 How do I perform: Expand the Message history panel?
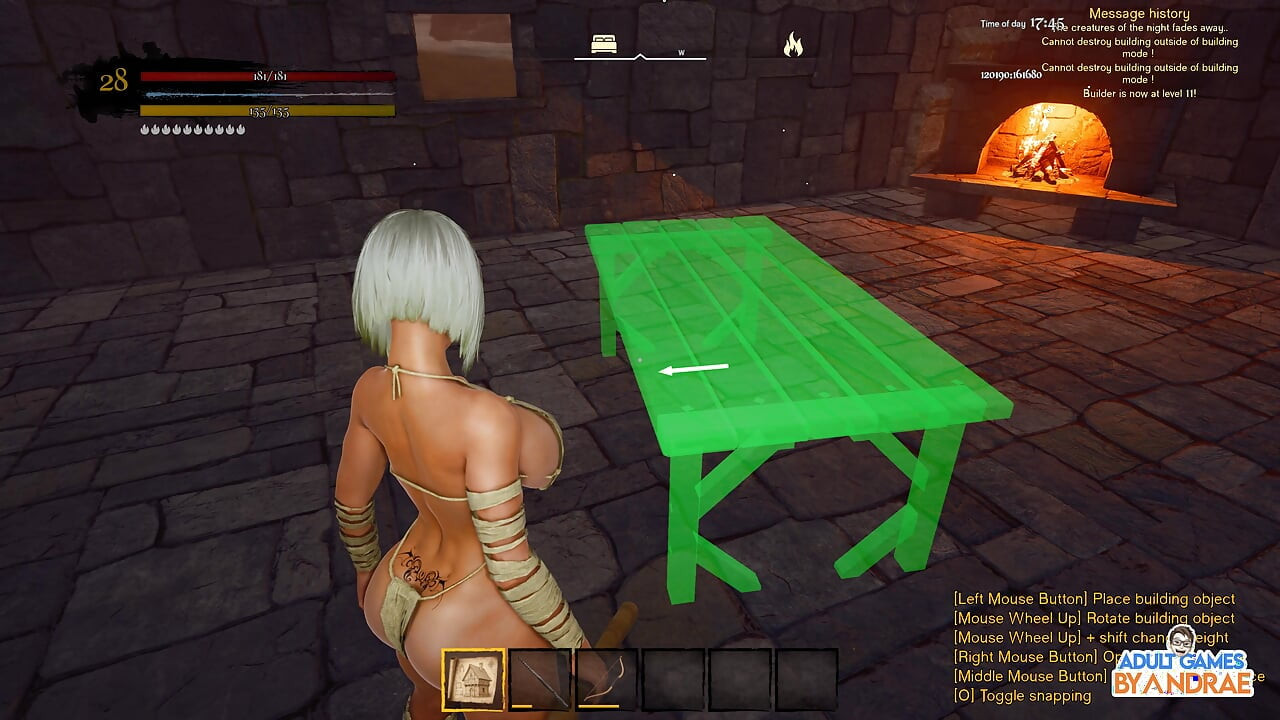1139,12
